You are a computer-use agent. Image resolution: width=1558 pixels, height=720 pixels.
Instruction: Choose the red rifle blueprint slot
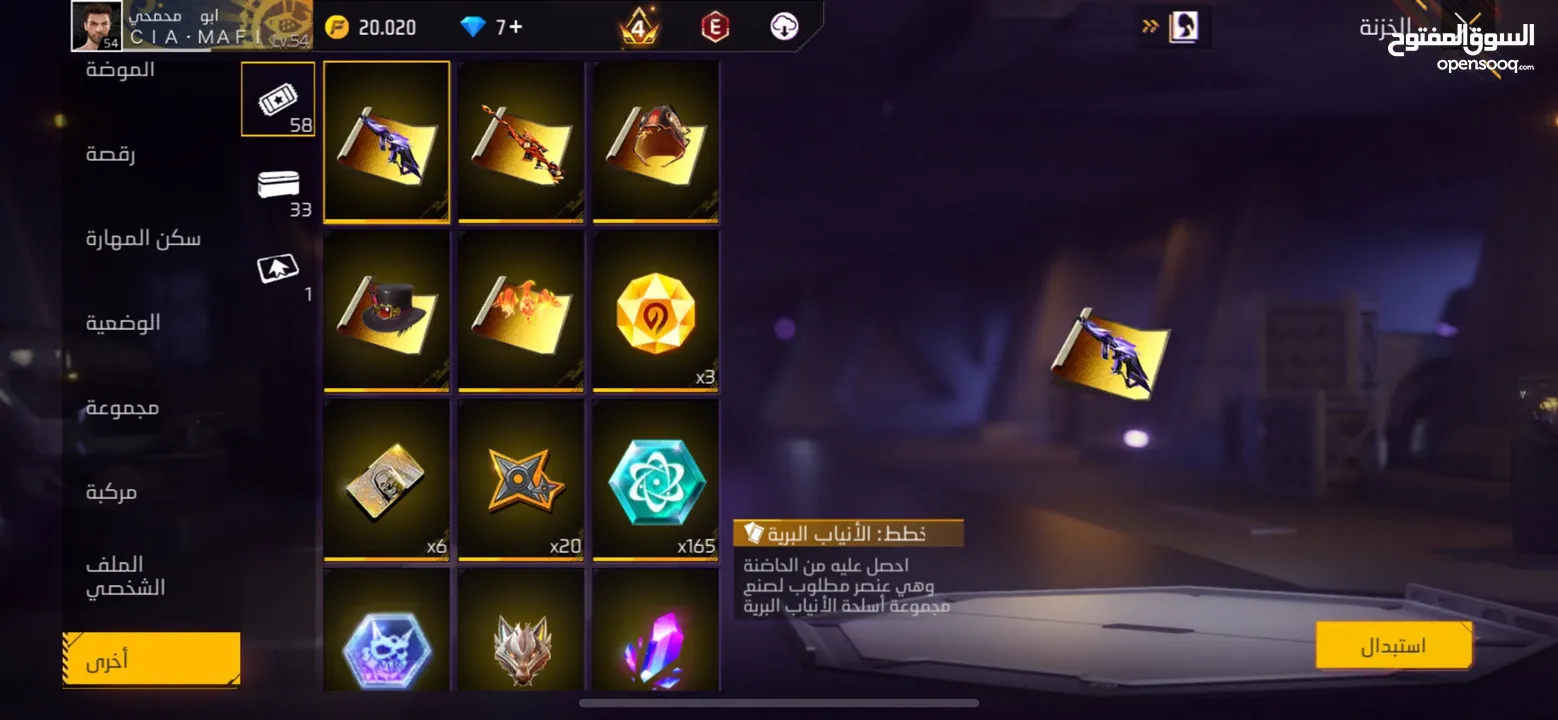(x=521, y=141)
